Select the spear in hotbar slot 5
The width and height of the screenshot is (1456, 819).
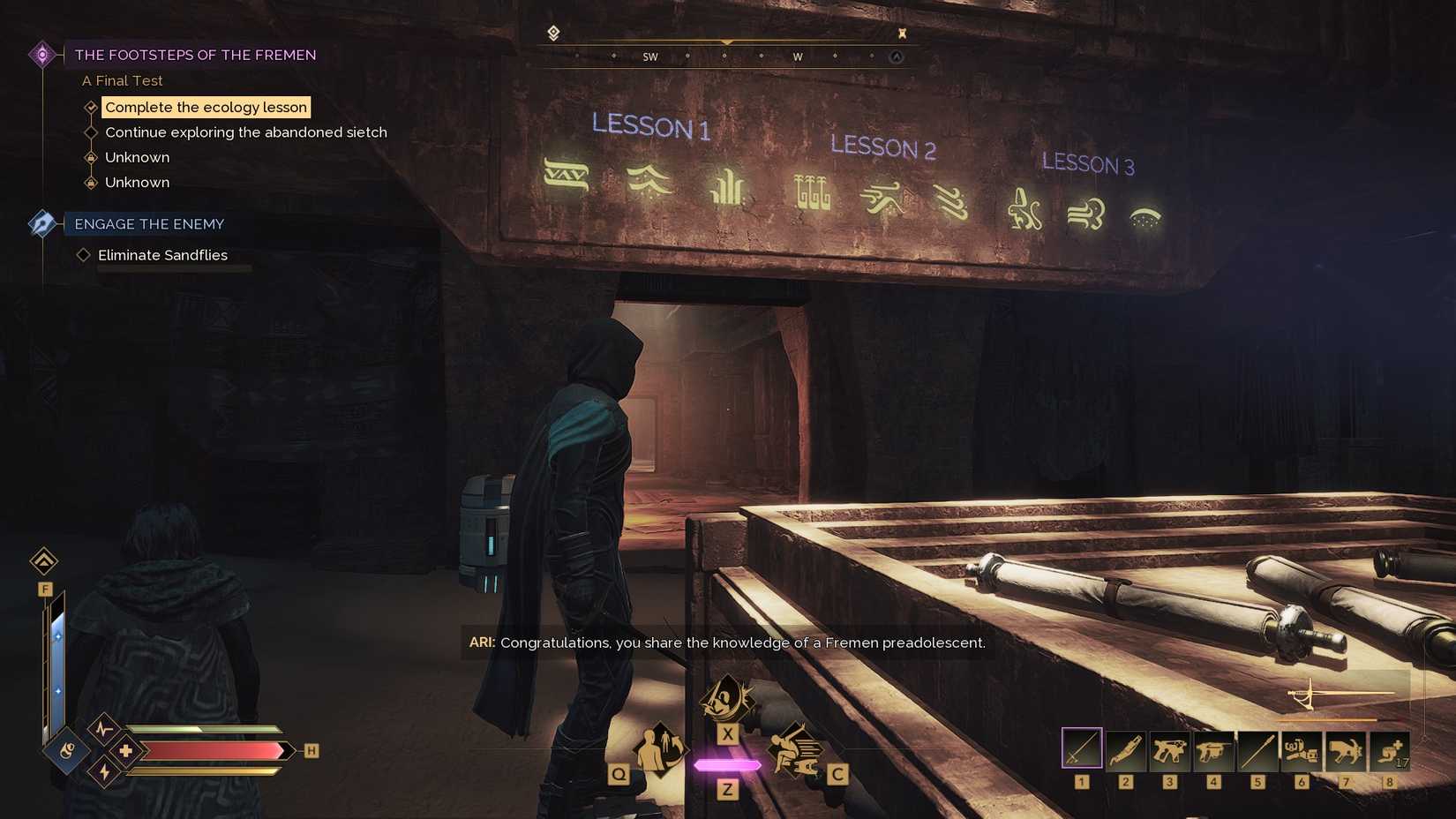(x=1258, y=749)
